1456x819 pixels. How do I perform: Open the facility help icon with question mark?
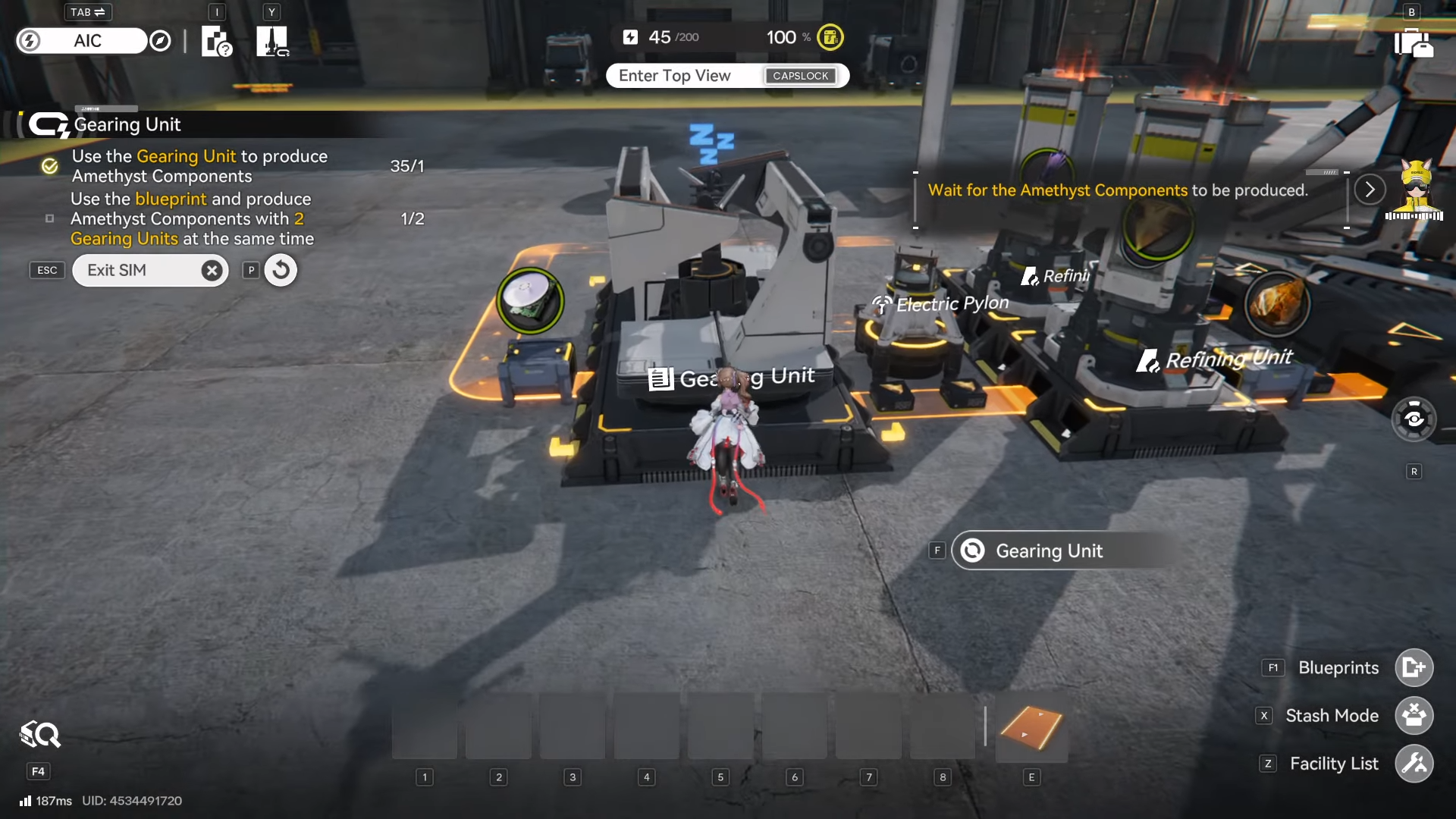[x=216, y=42]
